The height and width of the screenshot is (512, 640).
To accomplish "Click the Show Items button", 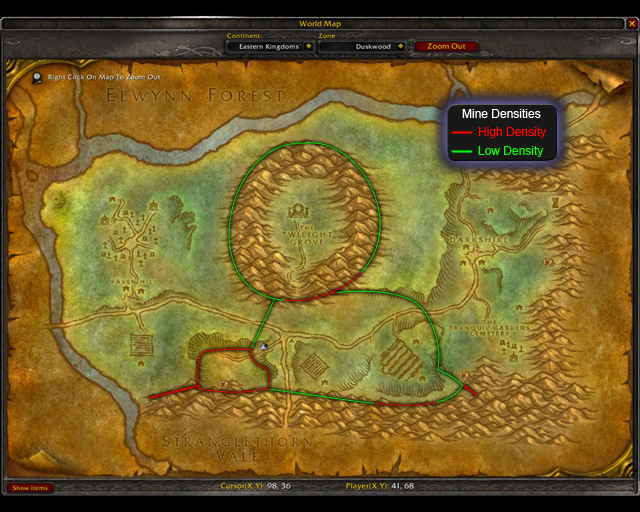I will pos(30,488).
